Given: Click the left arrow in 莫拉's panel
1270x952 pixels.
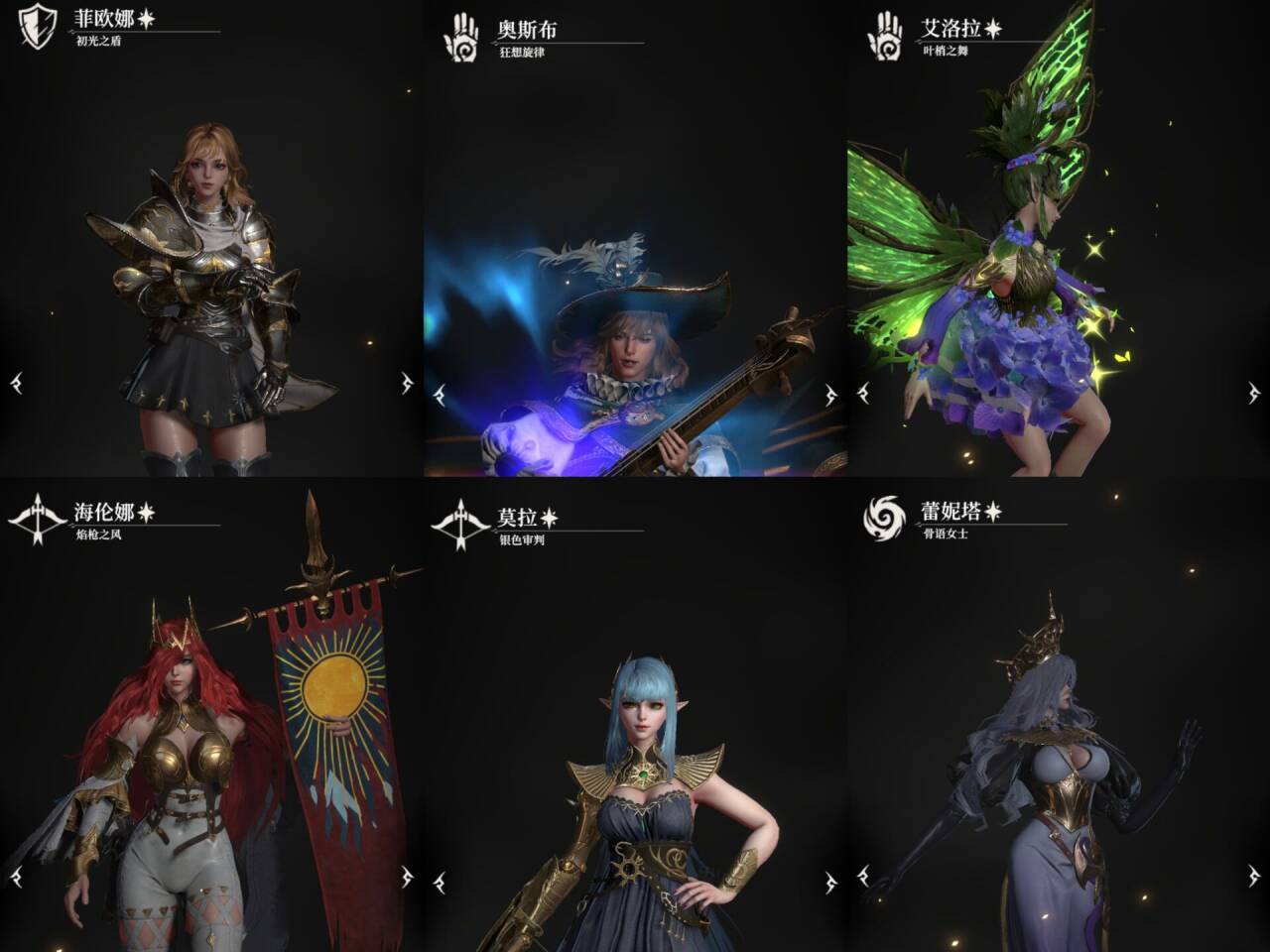Looking at the screenshot, I should pyautogui.click(x=440, y=881).
